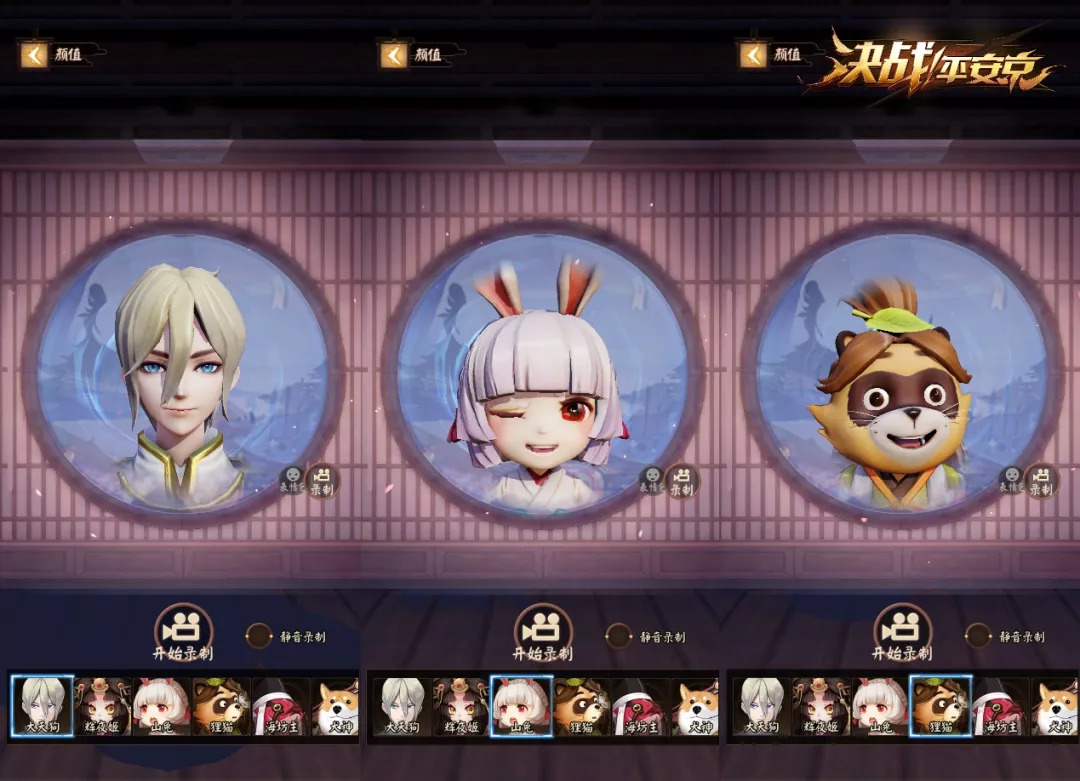Choose 辉夜姬 in the row with 大天狗 highlighted
The width and height of the screenshot is (1080, 781).
tap(102, 706)
